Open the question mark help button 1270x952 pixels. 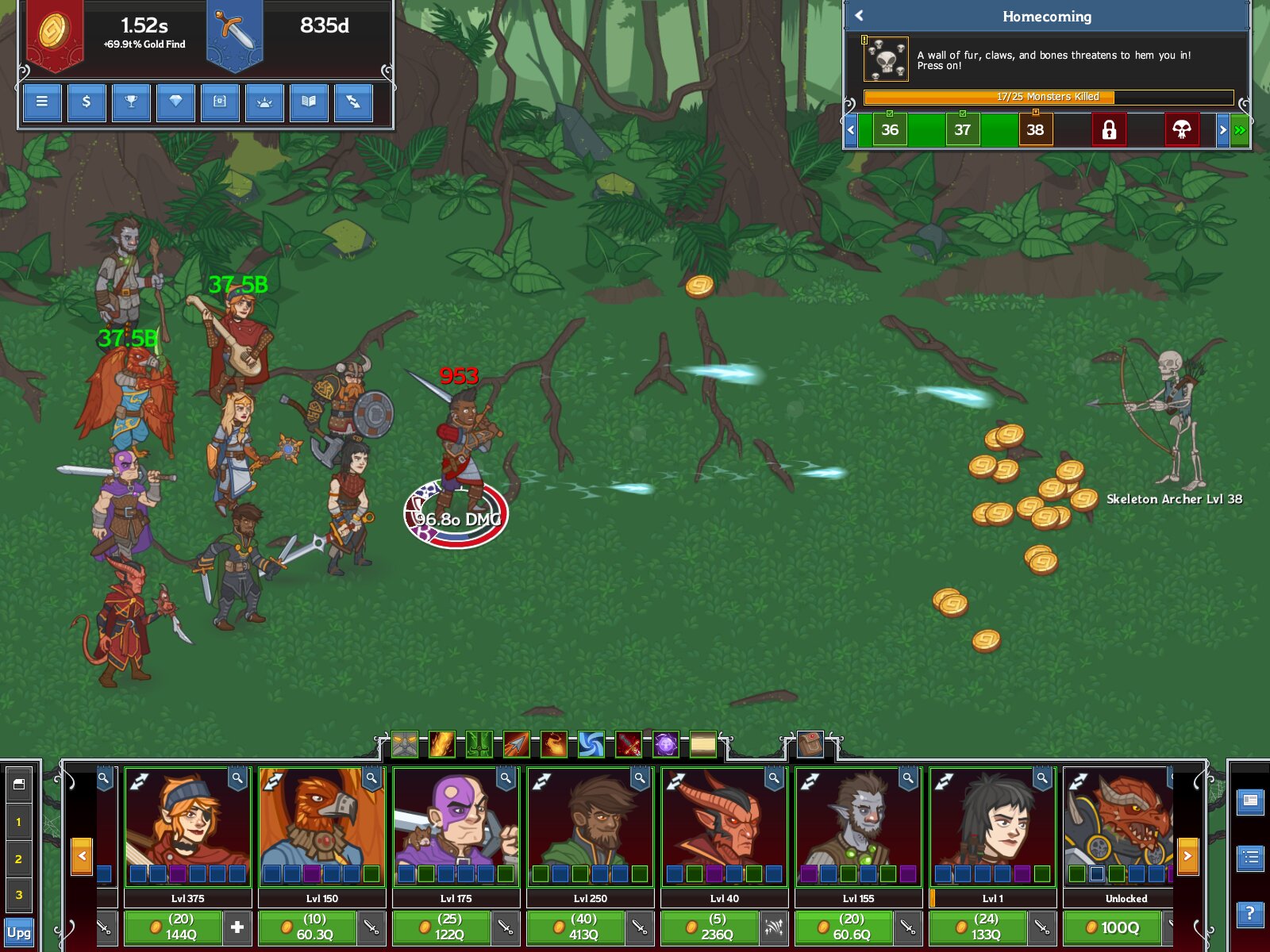[x=1250, y=913]
